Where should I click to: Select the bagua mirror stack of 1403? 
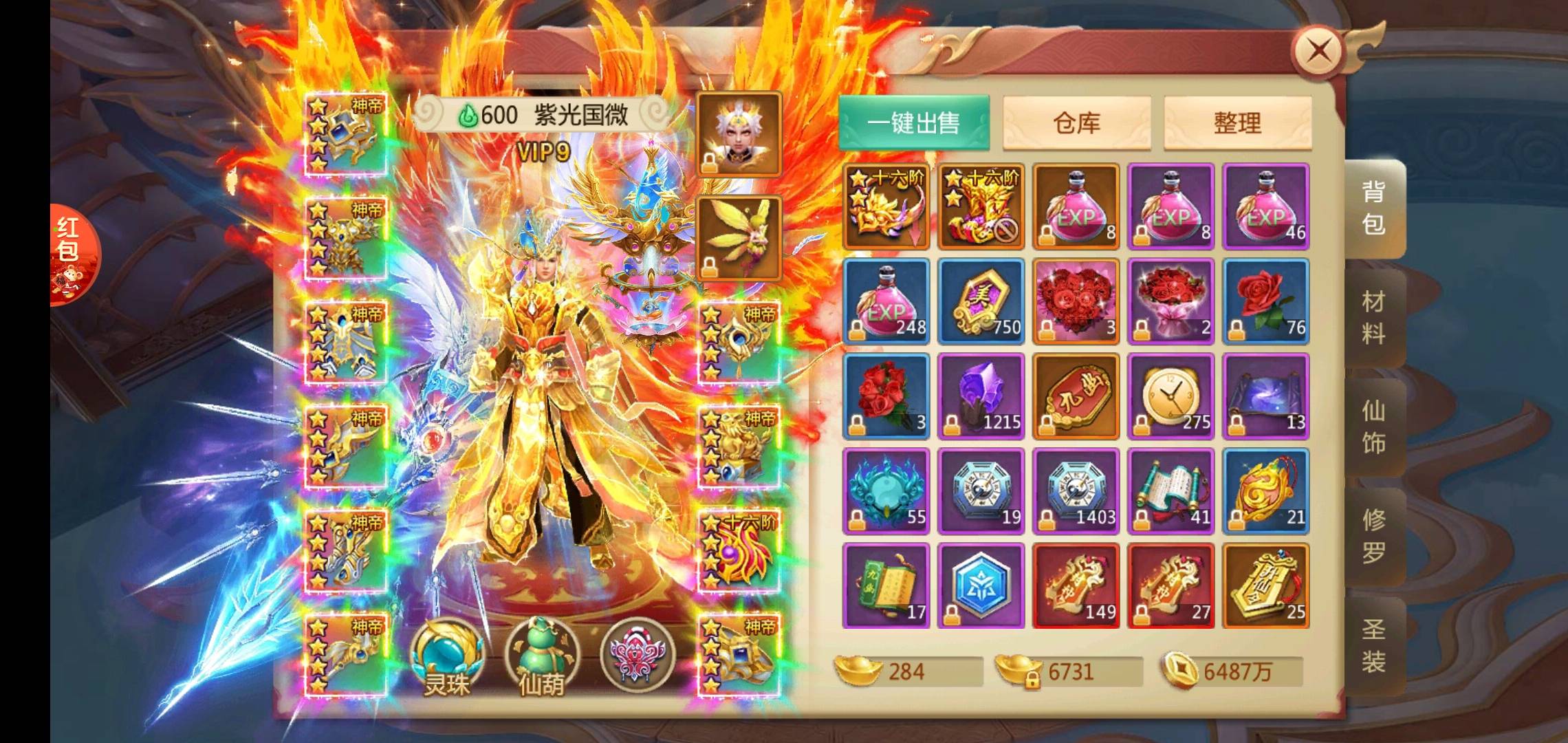tap(1076, 491)
